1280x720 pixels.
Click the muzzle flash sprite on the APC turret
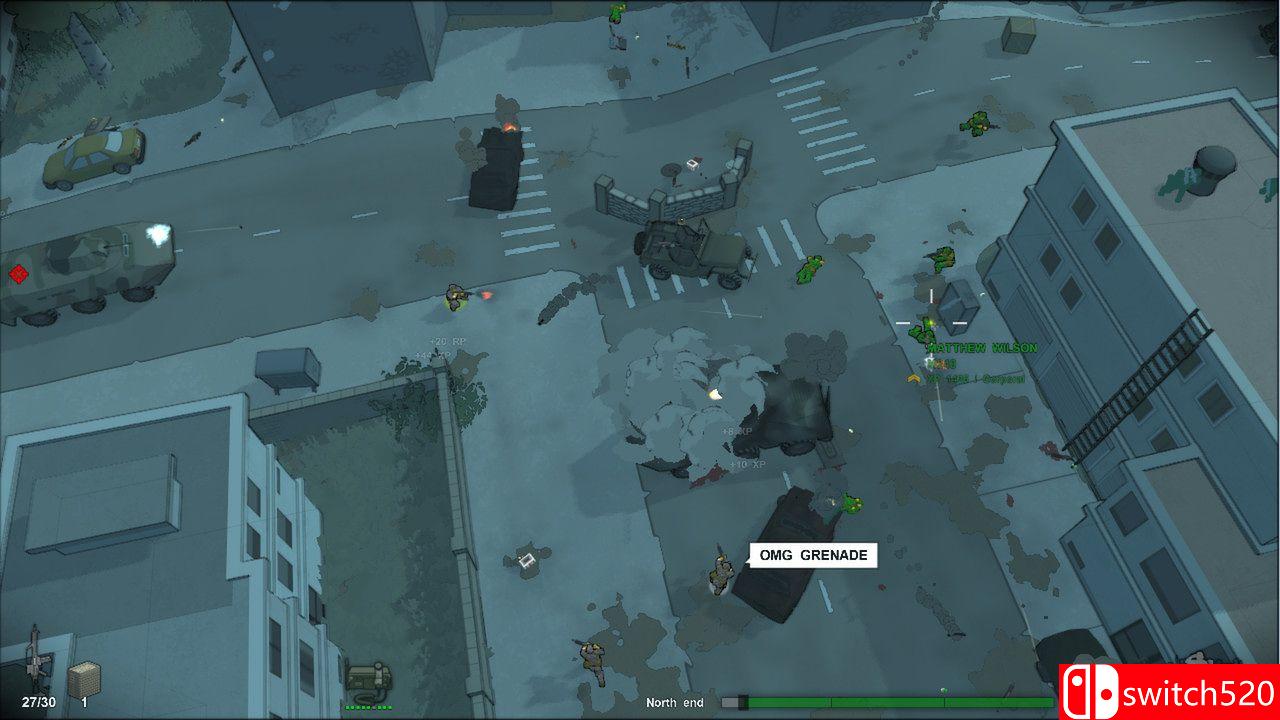tap(156, 233)
